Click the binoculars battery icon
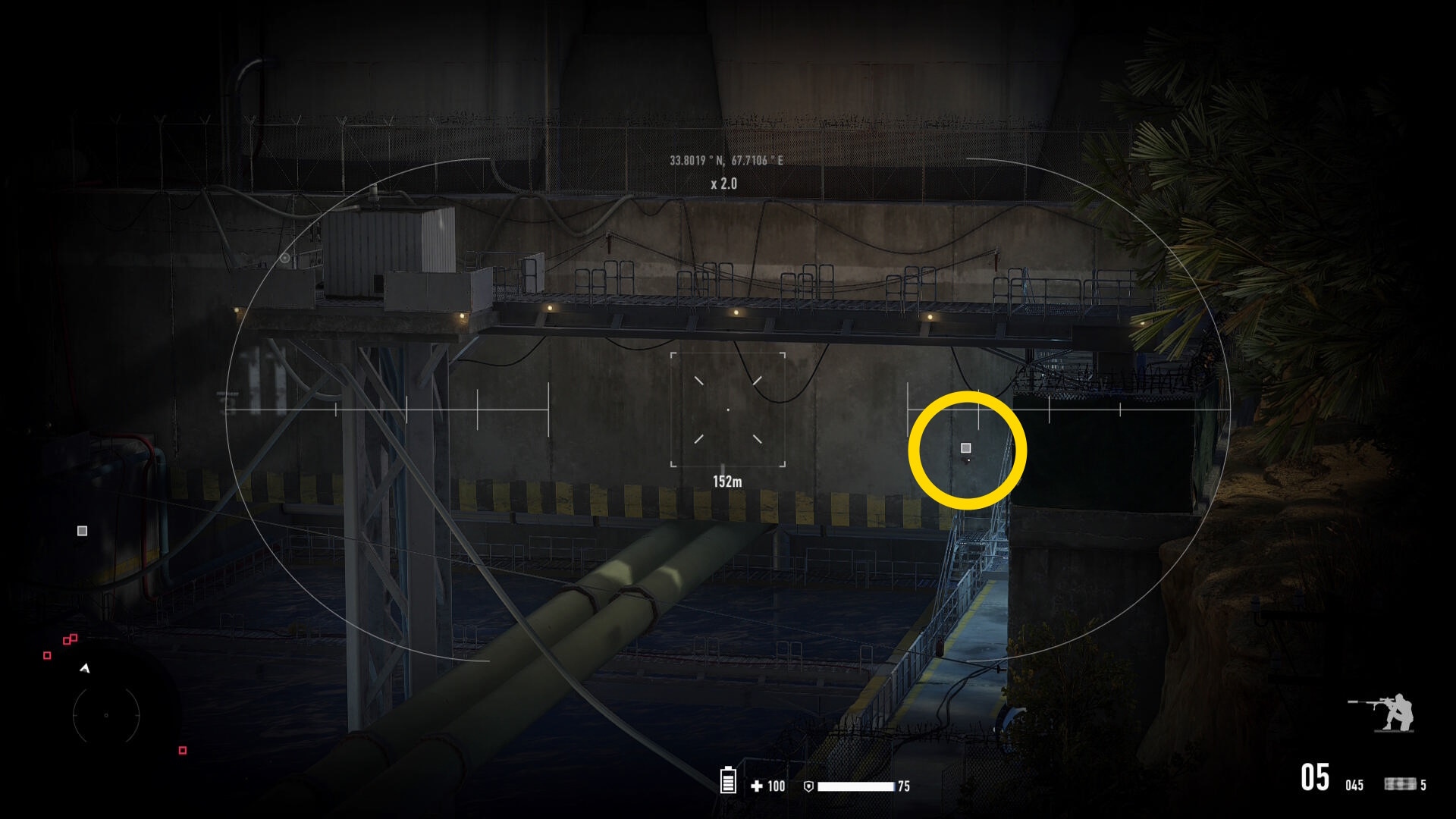Screen dimensions: 1456x819 click(x=728, y=780)
